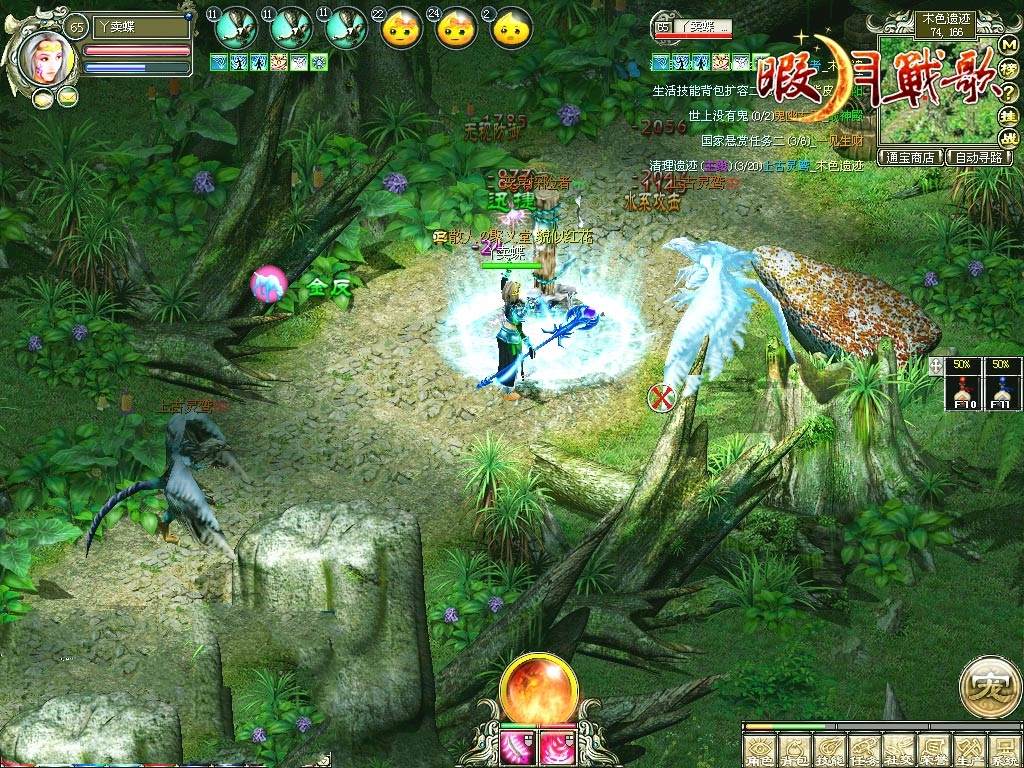Image resolution: width=1024 pixels, height=768 pixels.
Task: Open the 榜 ranking button
Action: coord(1009,71)
